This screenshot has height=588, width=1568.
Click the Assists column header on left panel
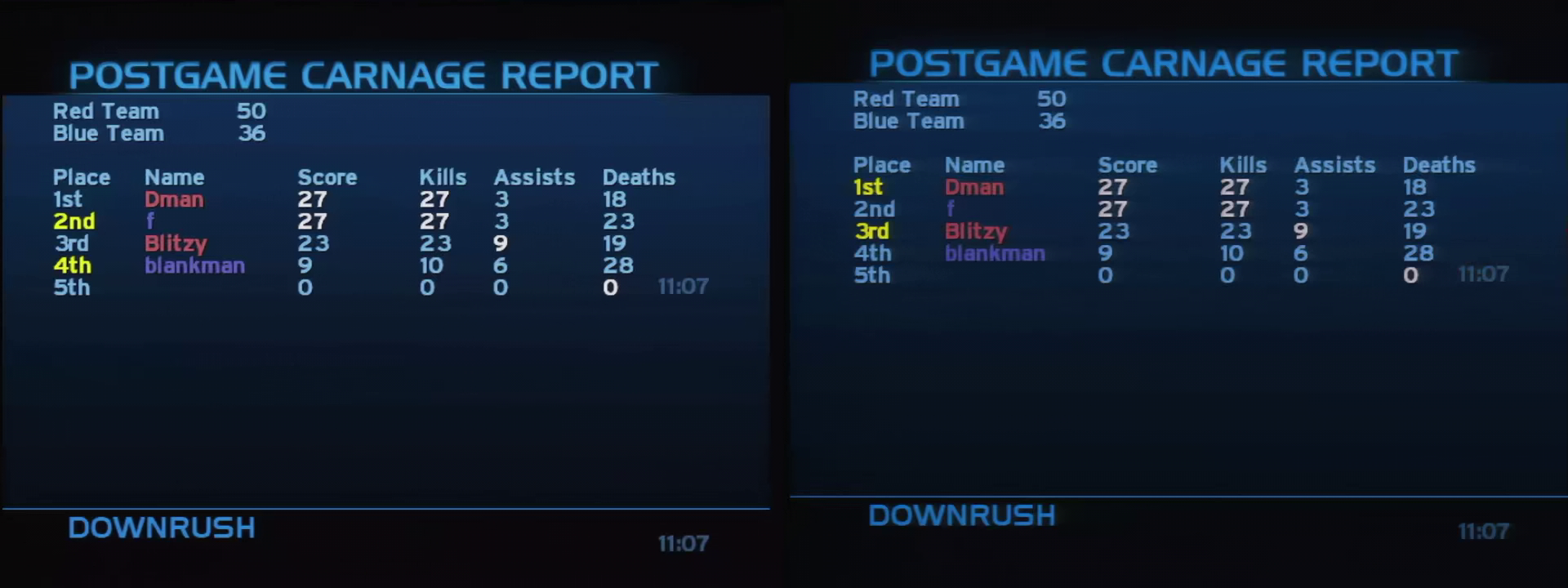tap(532, 177)
